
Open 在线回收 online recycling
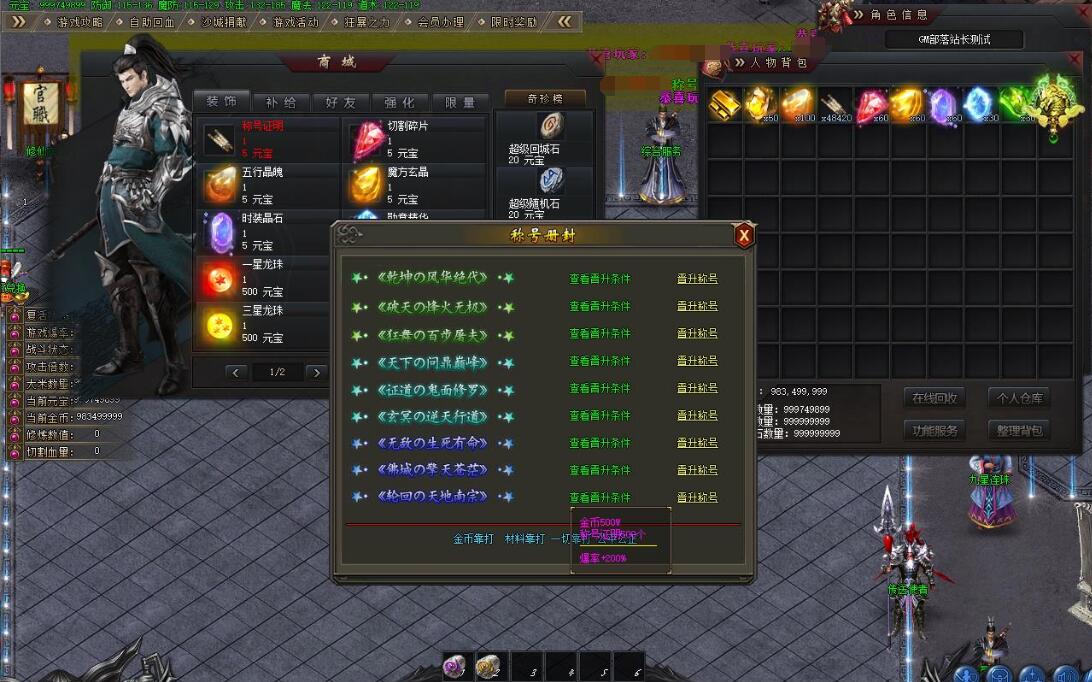click(x=935, y=398)
